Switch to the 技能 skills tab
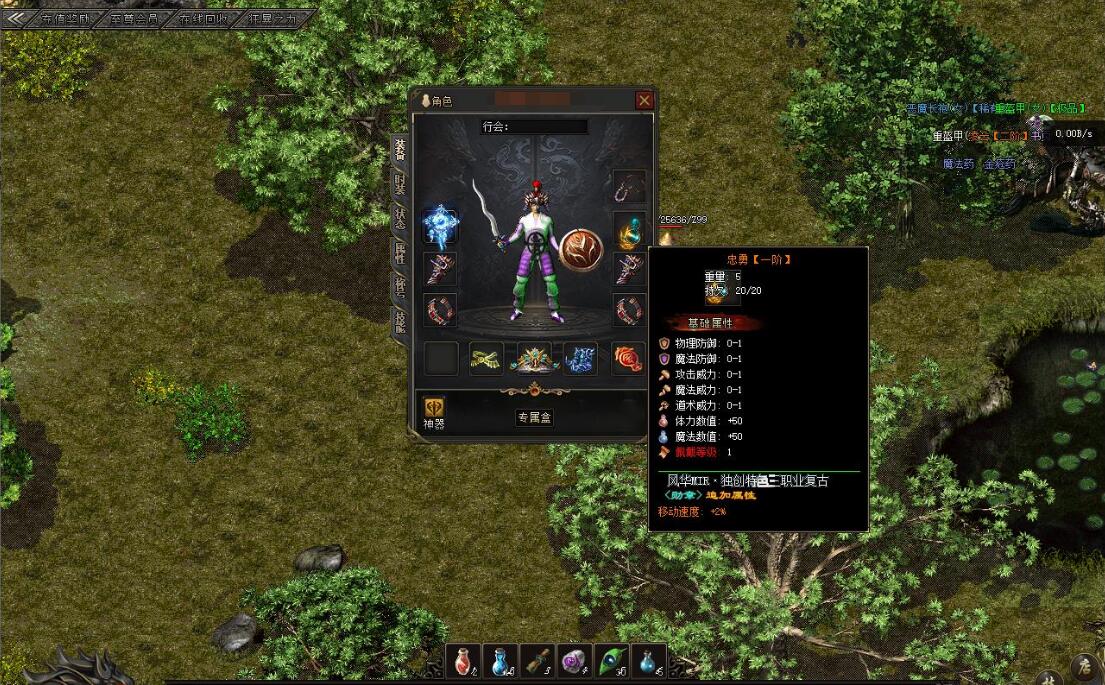Image resolution: width=1105 pixels, height=685 pixels. 399,321
